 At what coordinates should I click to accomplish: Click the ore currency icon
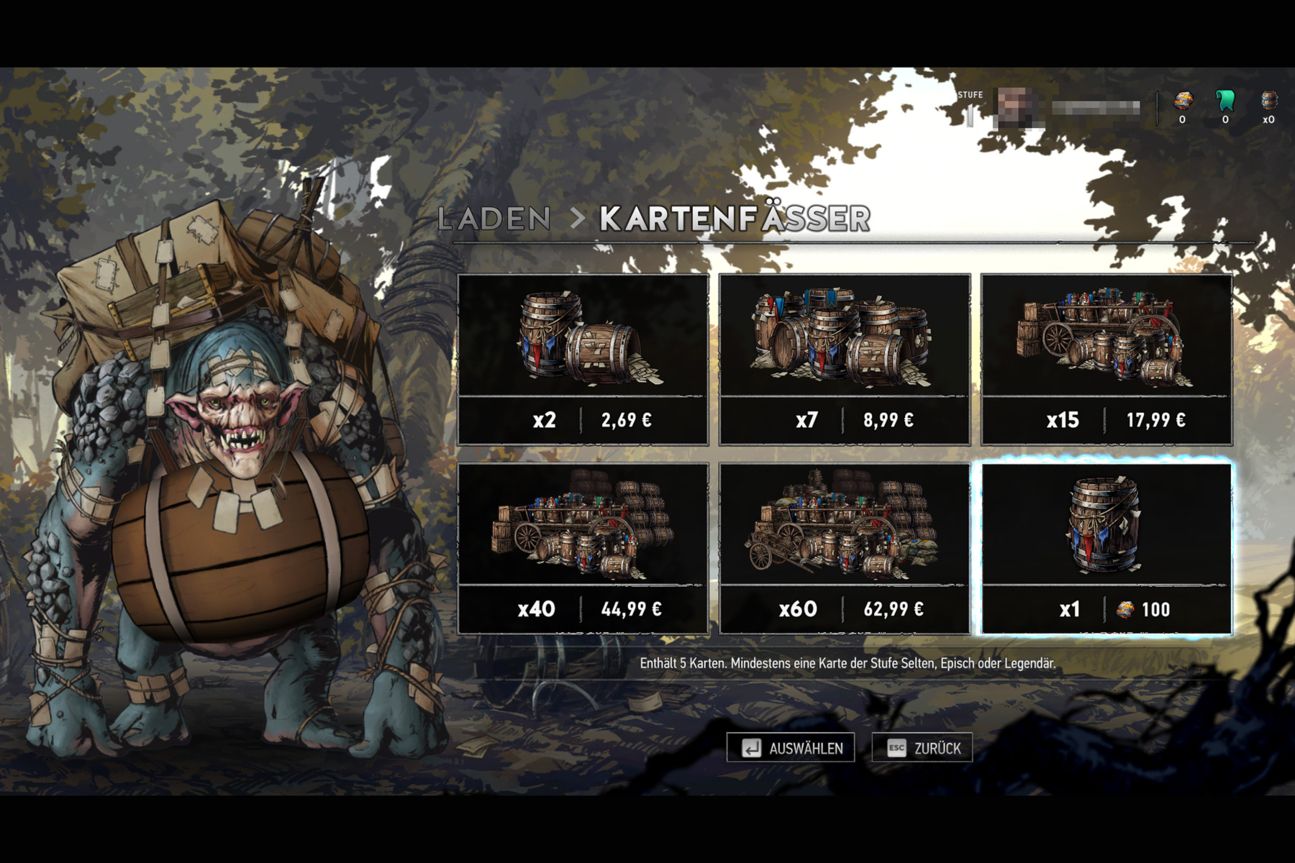(1182, 100)
